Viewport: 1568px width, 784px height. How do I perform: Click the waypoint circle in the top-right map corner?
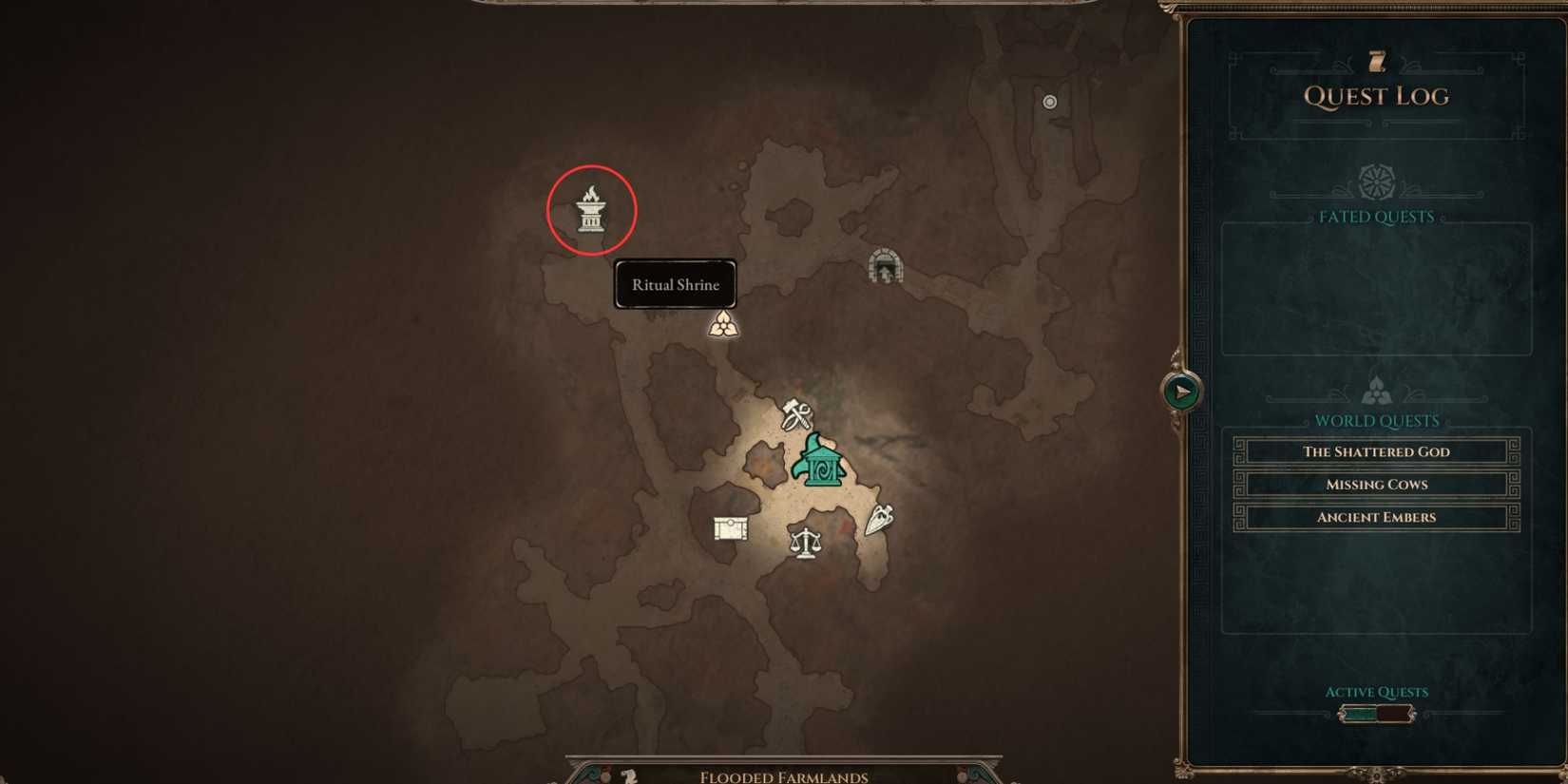[x=1049, y=102]
